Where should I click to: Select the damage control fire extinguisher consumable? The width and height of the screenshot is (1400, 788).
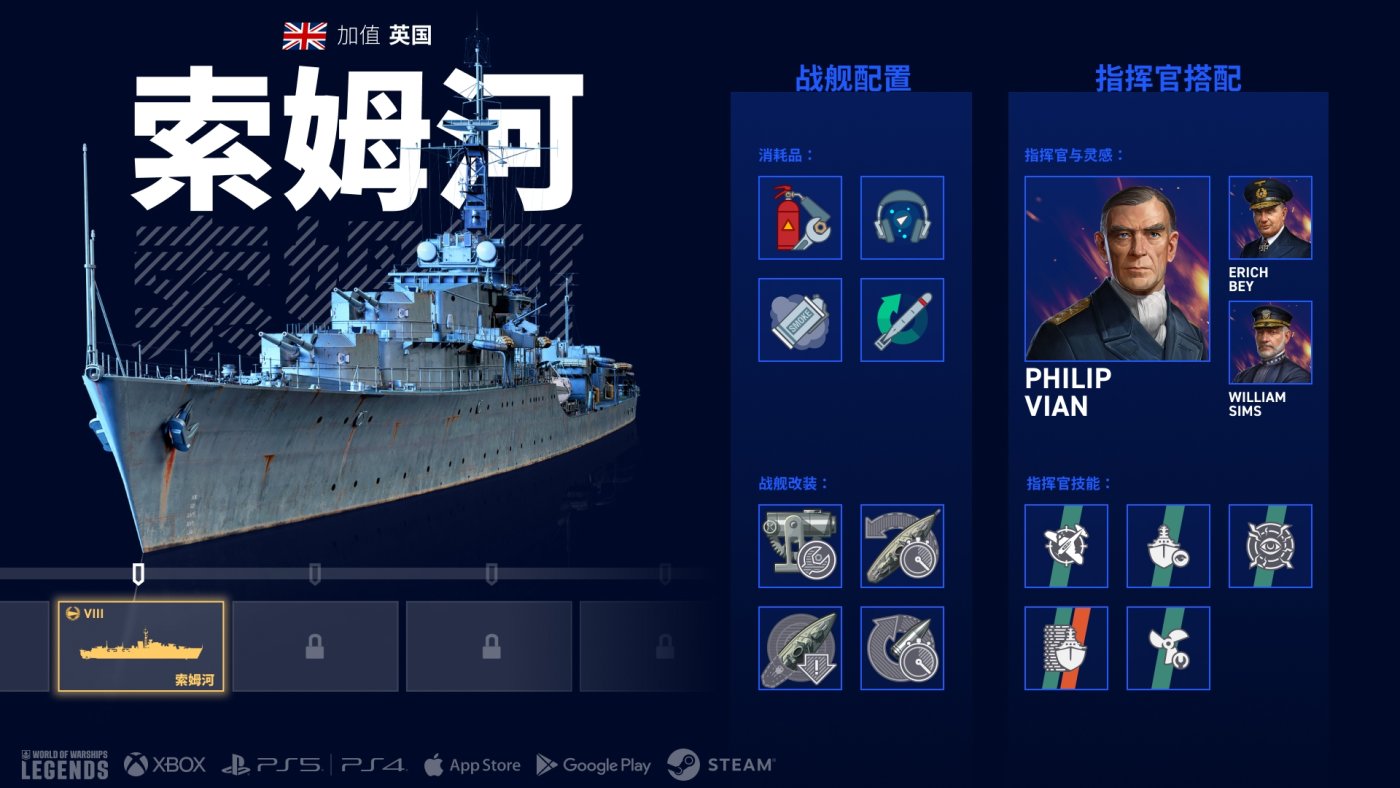click(800, 218)
